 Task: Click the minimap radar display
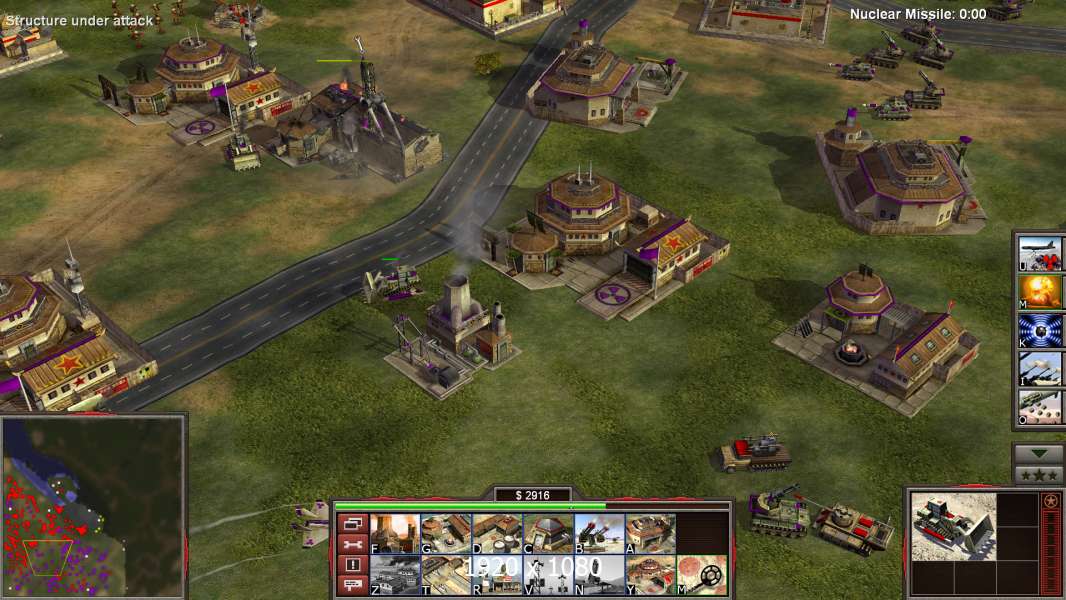click(x=93, y=507)
